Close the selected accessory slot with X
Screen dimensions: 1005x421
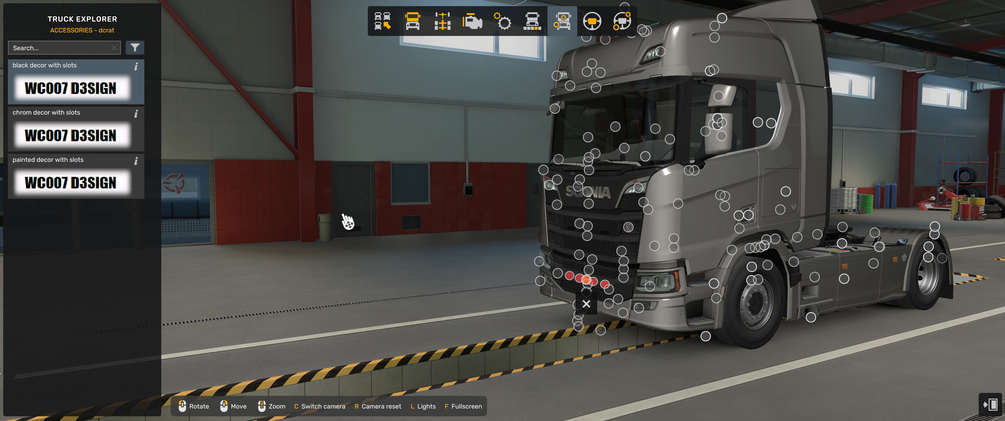click(x=586, y=304)
